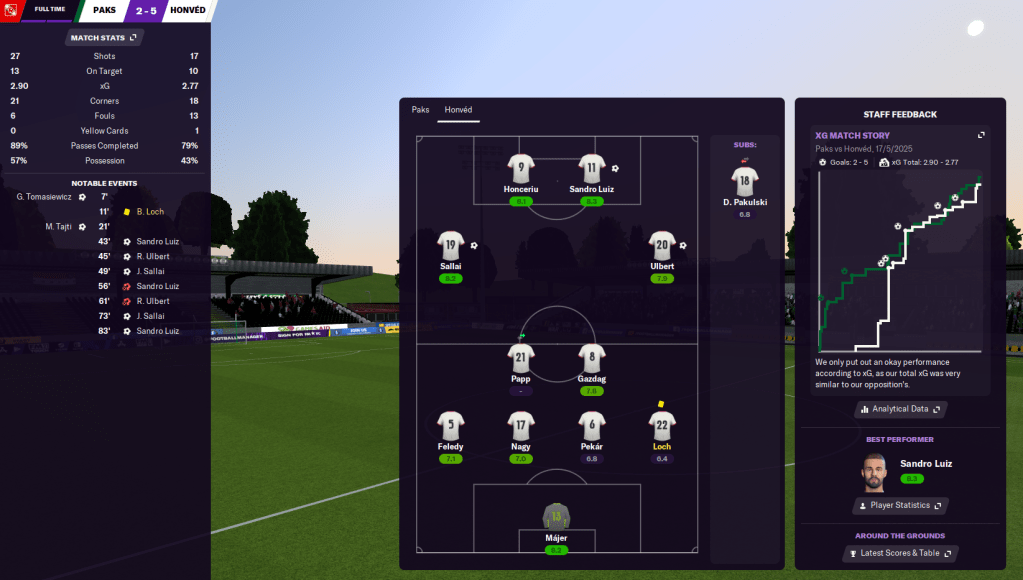This screenshot has height=580, width=1023.
Task: Choose Nagy's number 17 shirt
Action: [520, 426]
